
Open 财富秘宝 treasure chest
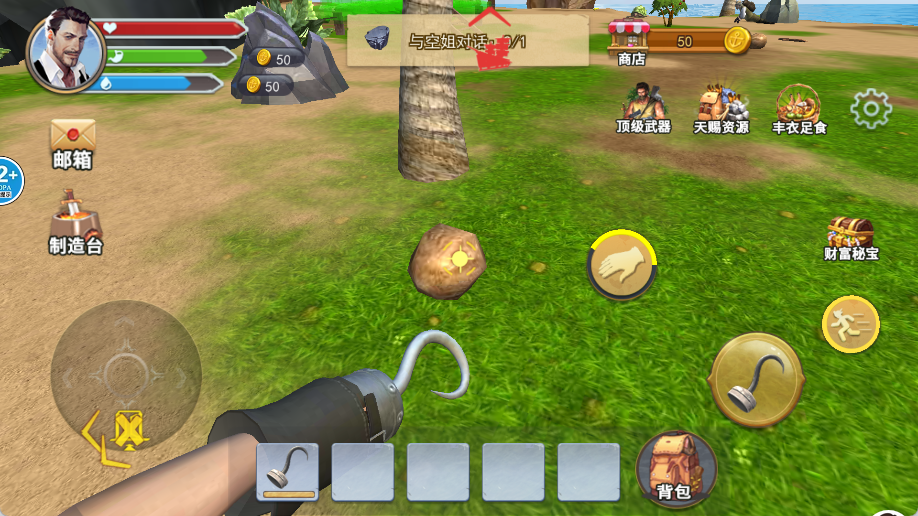pos(851,238)
